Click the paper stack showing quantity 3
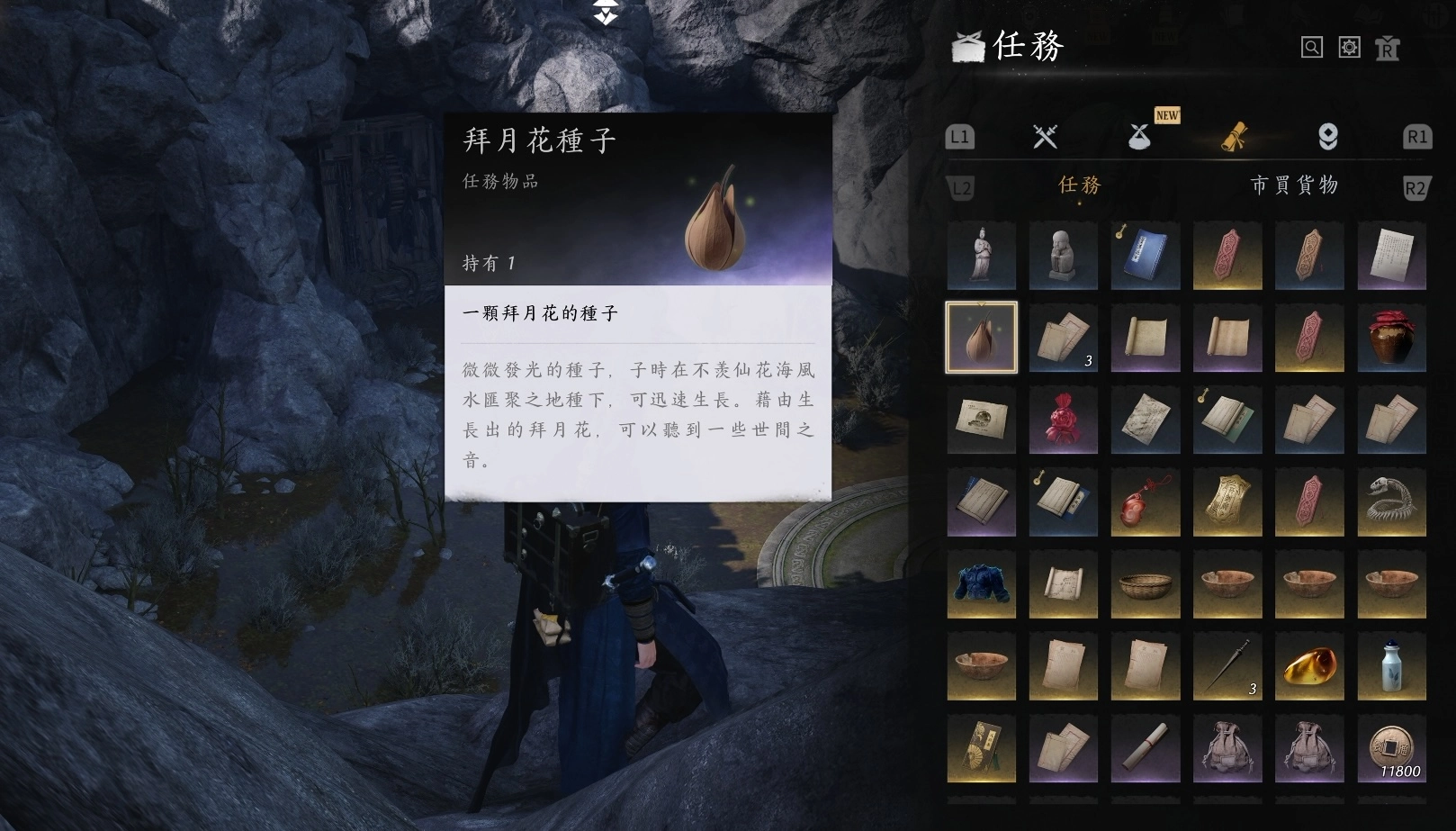The height and width of the screenshot is (831, 1456). tap(1063, 339)
